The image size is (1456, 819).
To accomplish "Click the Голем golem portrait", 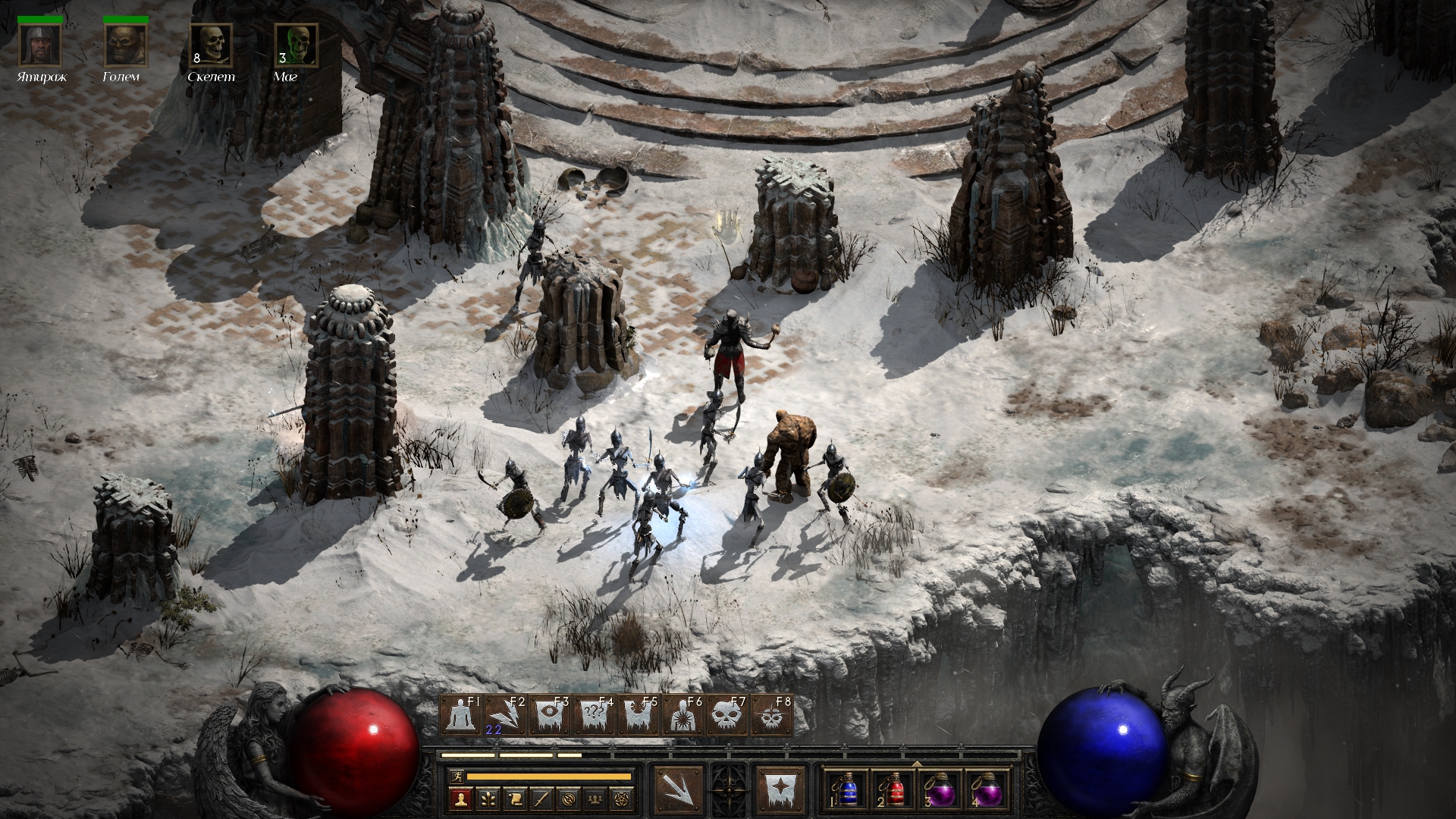I will (x=125, y=45).
